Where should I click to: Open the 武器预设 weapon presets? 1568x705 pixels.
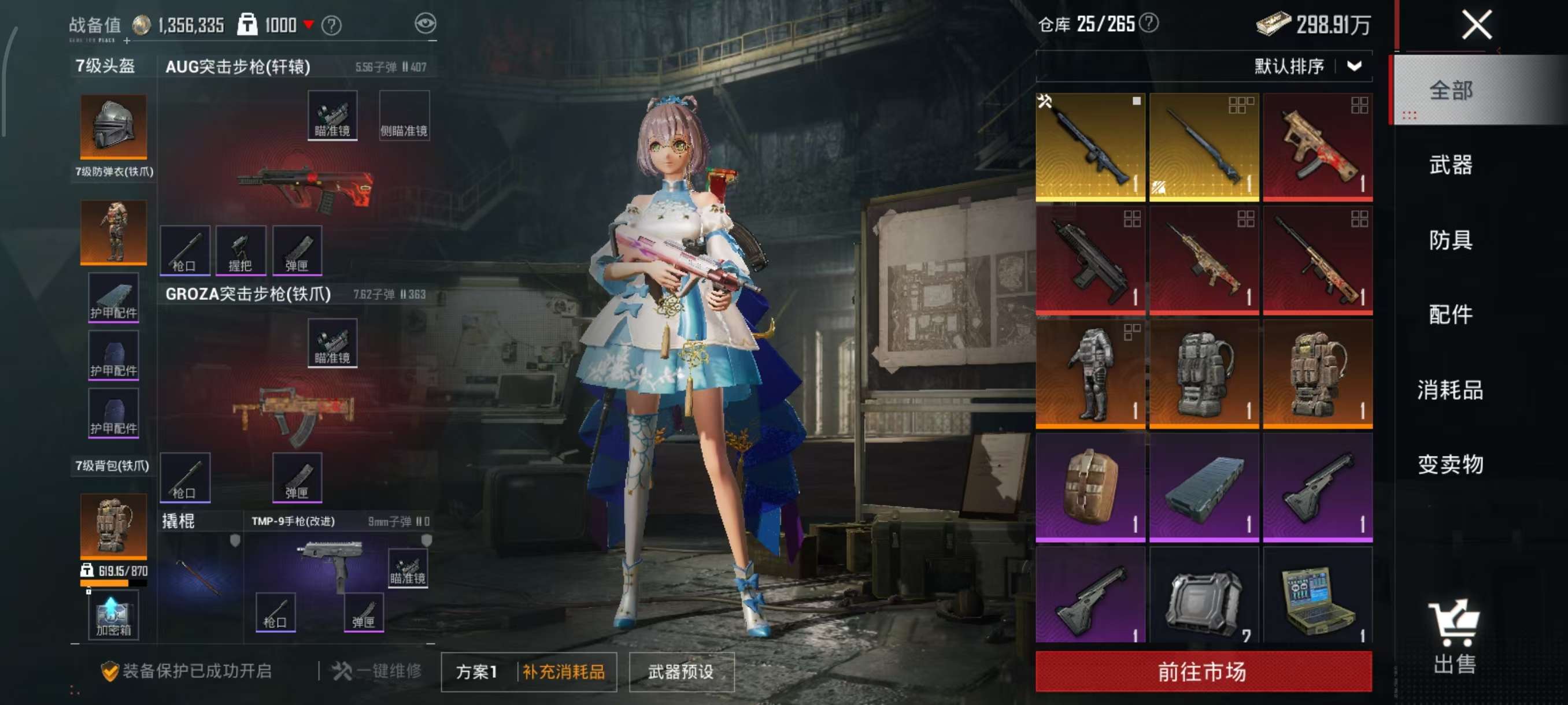click(x=681, y=671)
